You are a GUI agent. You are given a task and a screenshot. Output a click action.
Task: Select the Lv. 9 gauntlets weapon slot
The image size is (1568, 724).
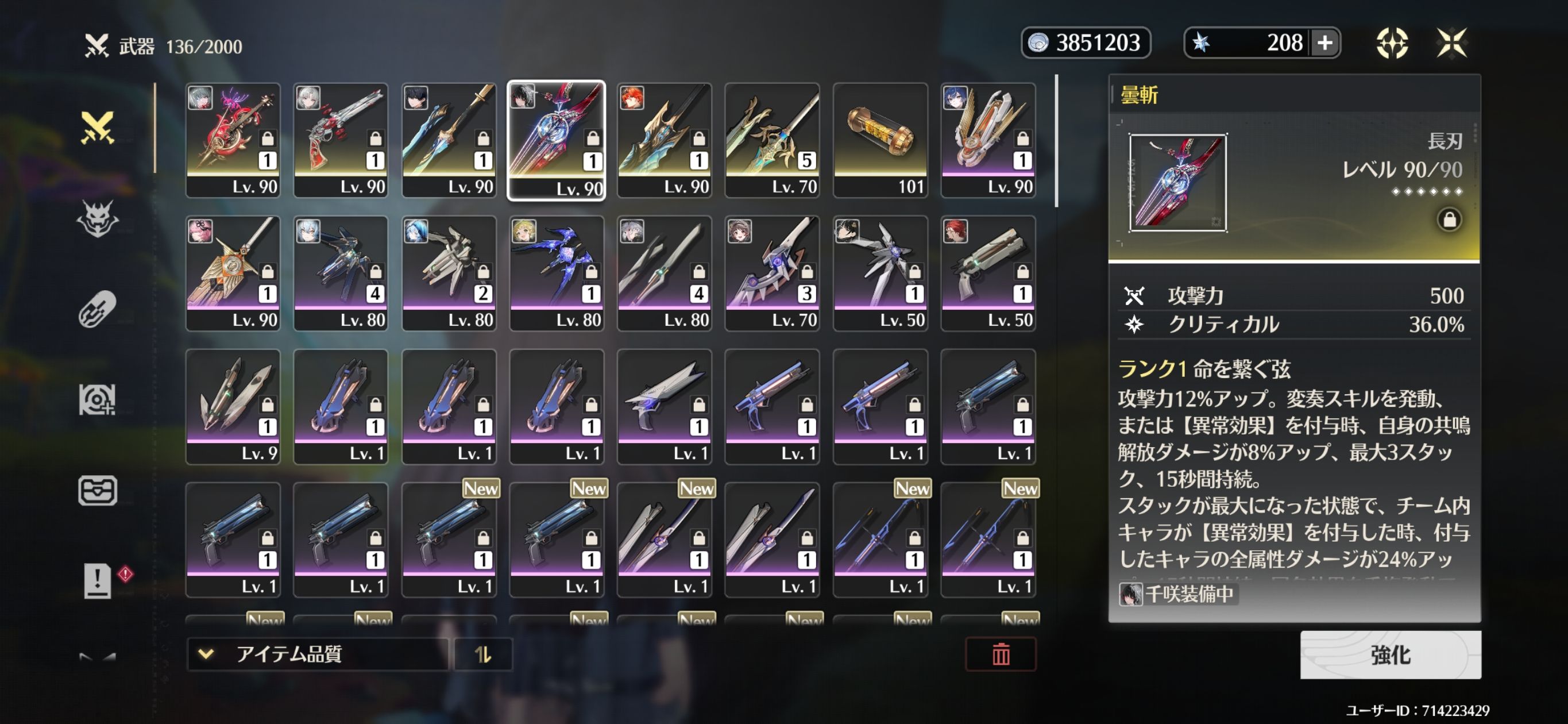tap(233, 406)
